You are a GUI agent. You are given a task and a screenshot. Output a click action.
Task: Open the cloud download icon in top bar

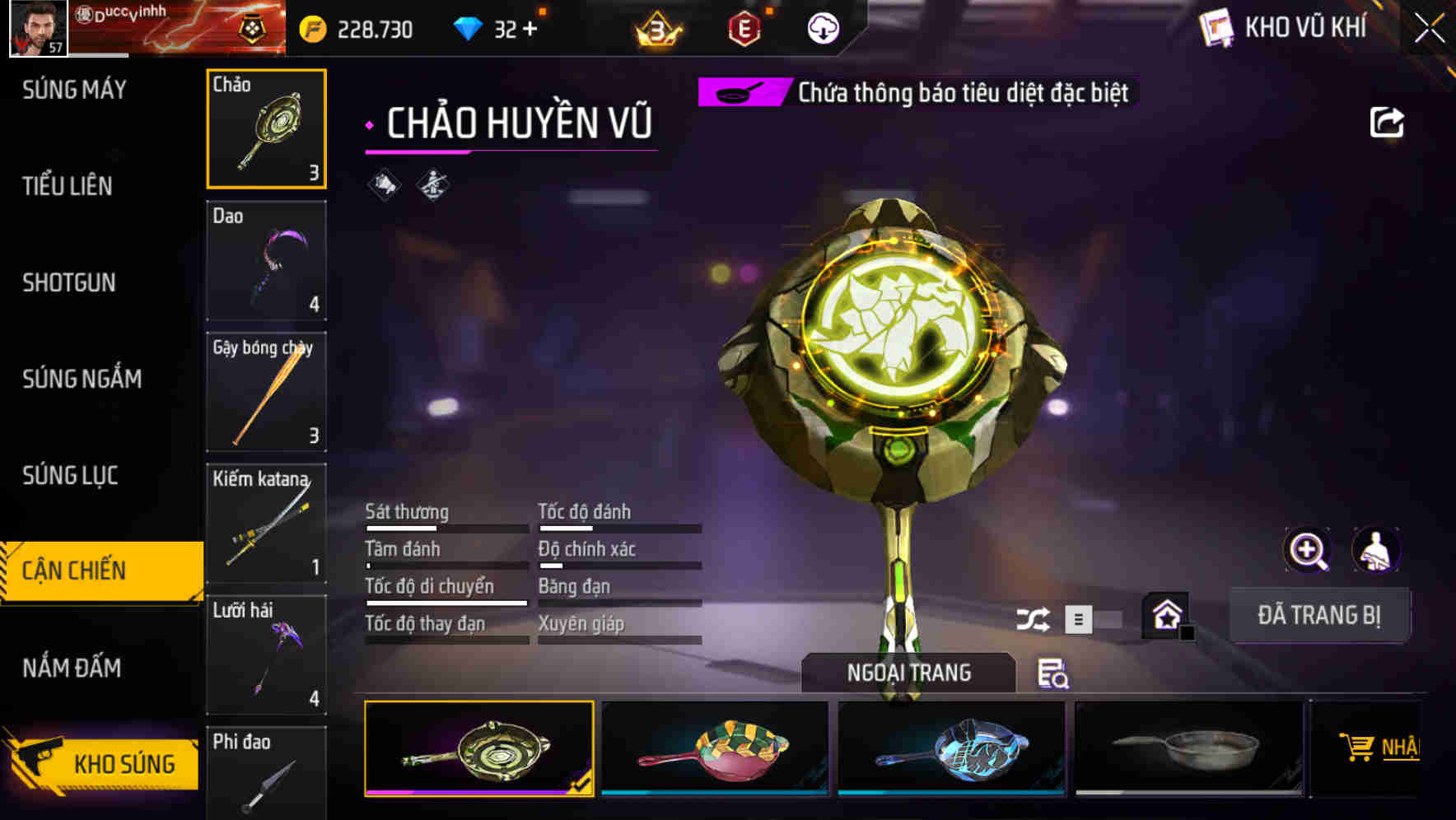[x=823, y=28]
